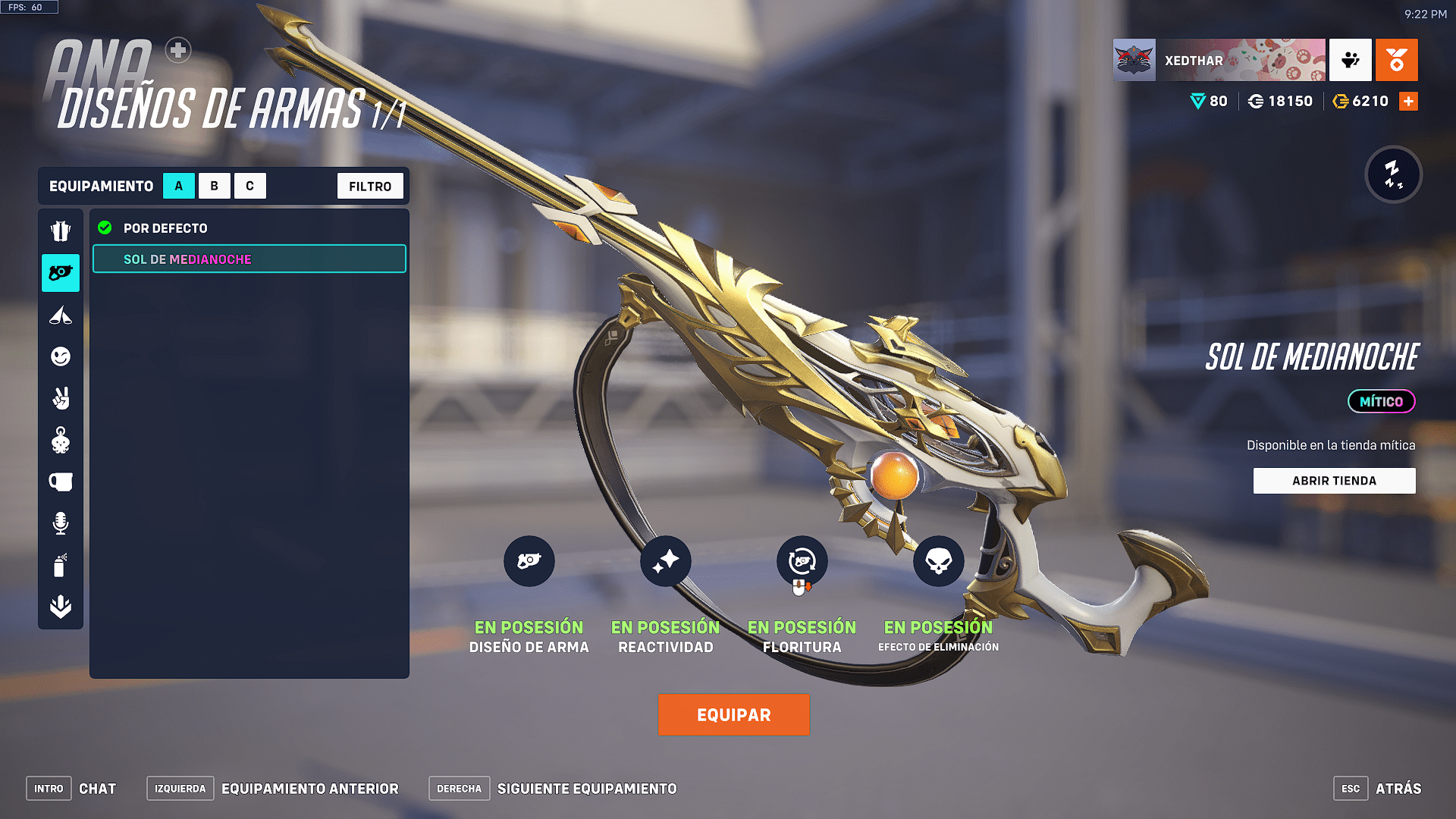The image size is (1456, 819).
Task: Switch to equipment loadout C
Action: 249,187
